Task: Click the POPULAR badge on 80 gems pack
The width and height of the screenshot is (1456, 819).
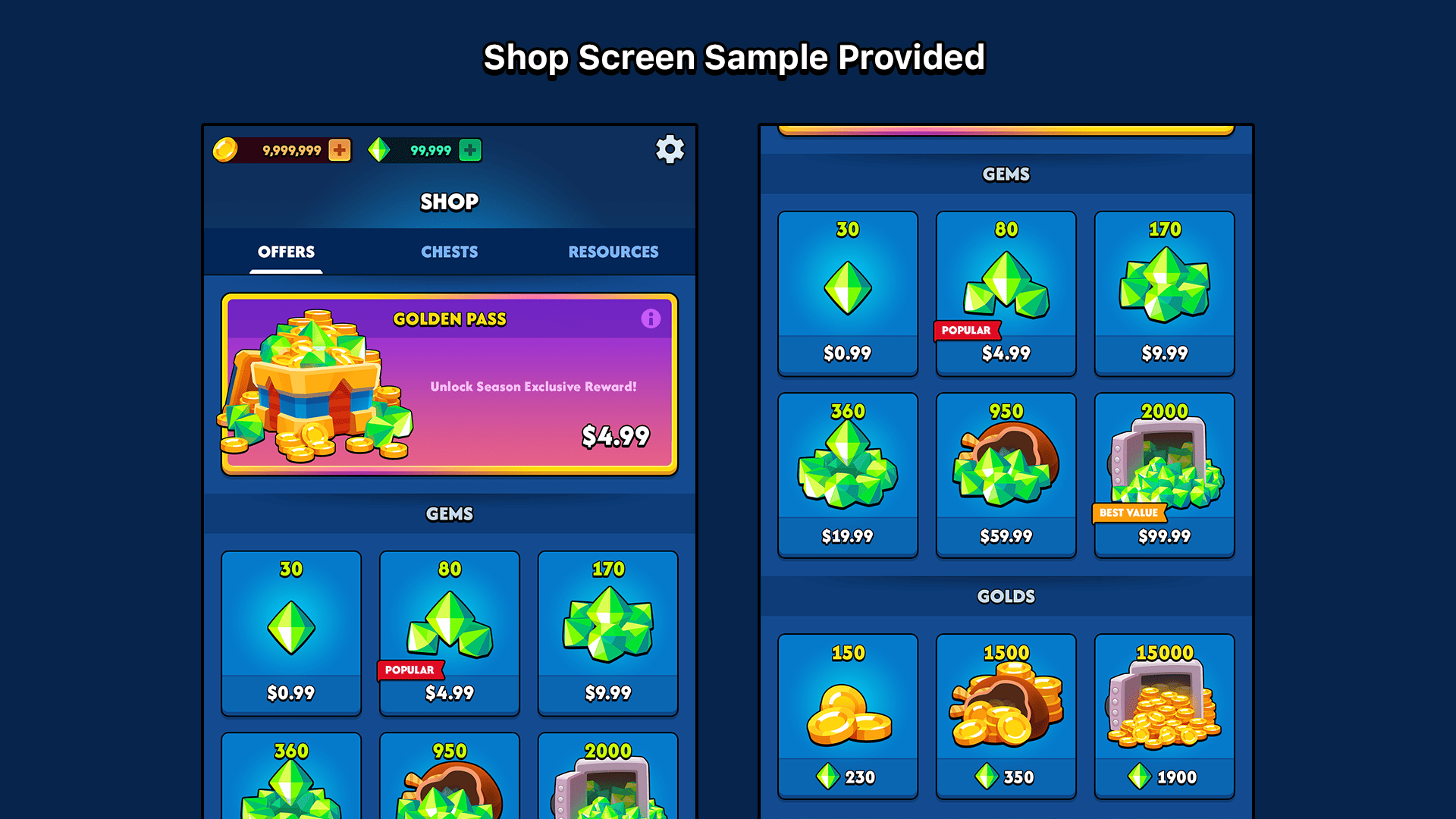Action: click(967, 331)
